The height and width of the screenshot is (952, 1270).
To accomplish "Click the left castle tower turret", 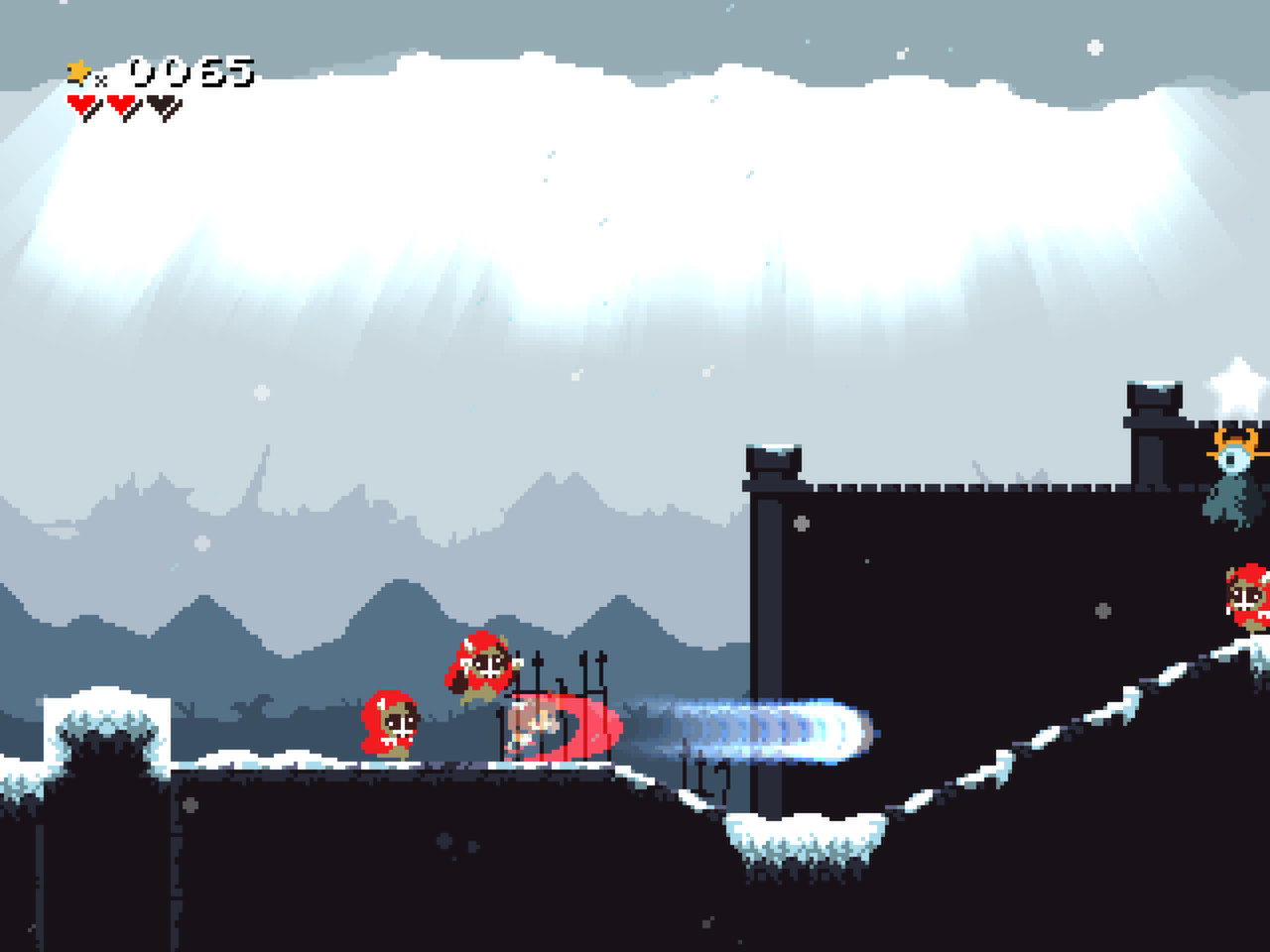I will pos(772,461).
